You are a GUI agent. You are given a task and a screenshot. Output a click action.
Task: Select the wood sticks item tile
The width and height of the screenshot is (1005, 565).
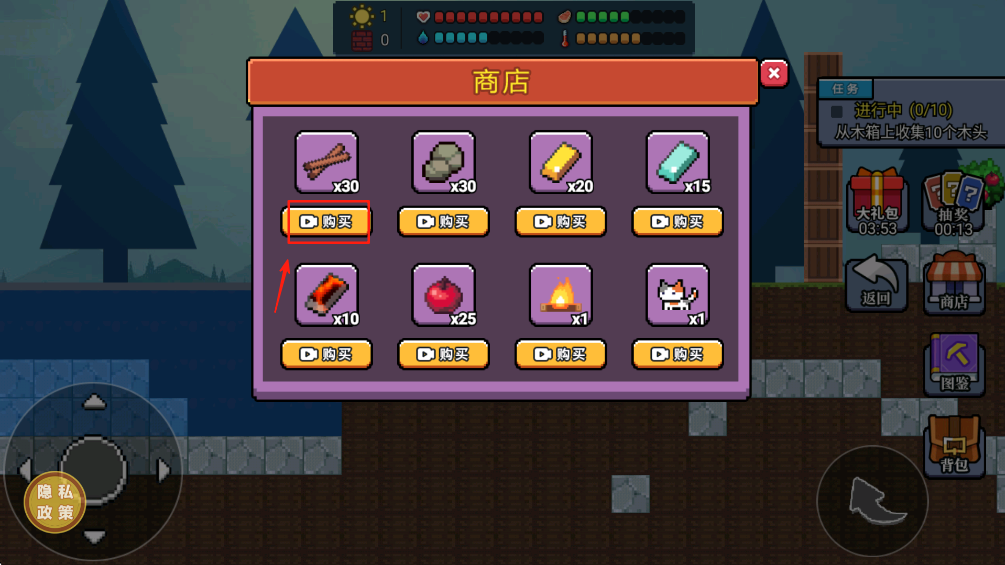[327, 162]
